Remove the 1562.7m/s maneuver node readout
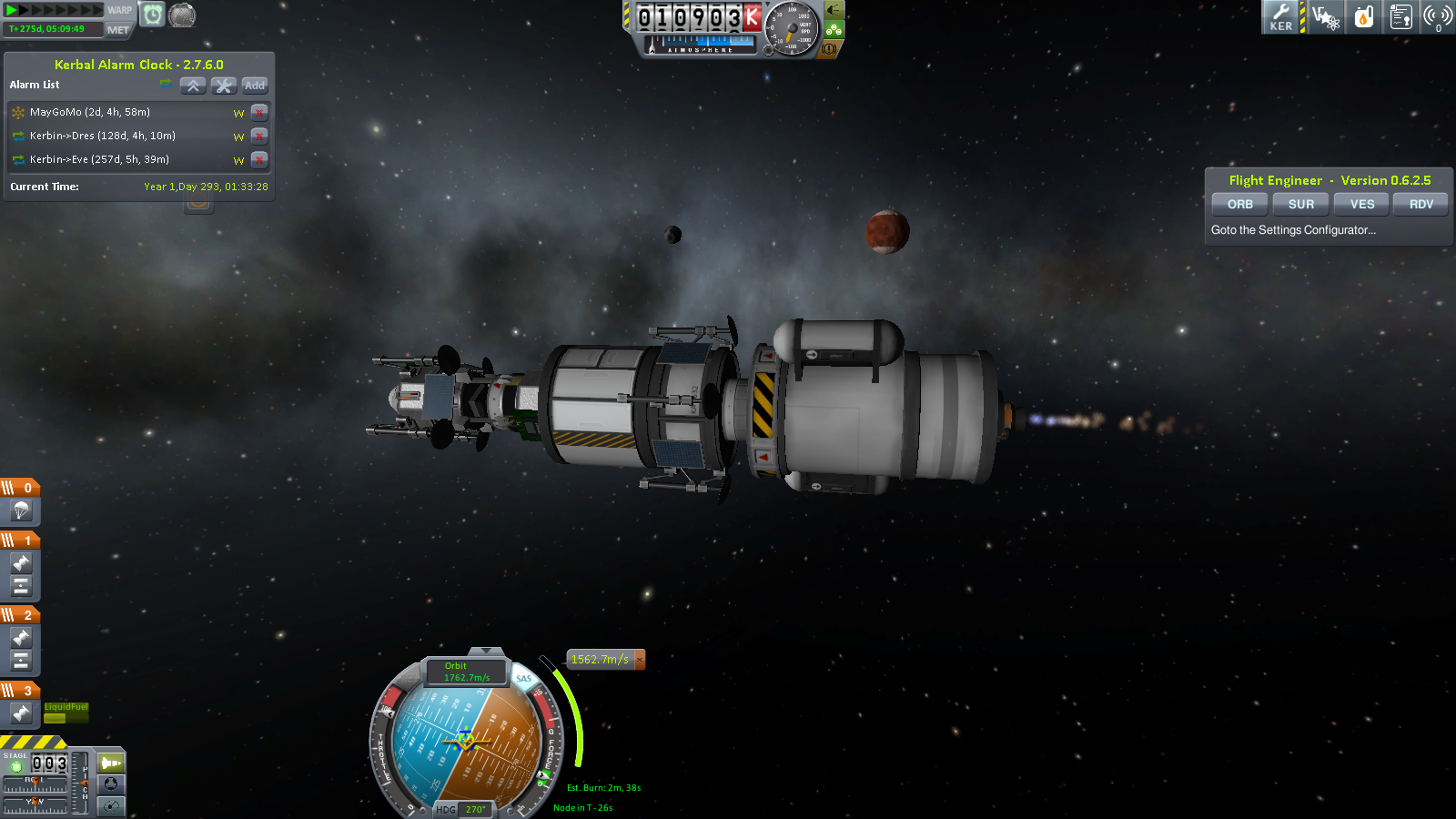 pos(640,660)
